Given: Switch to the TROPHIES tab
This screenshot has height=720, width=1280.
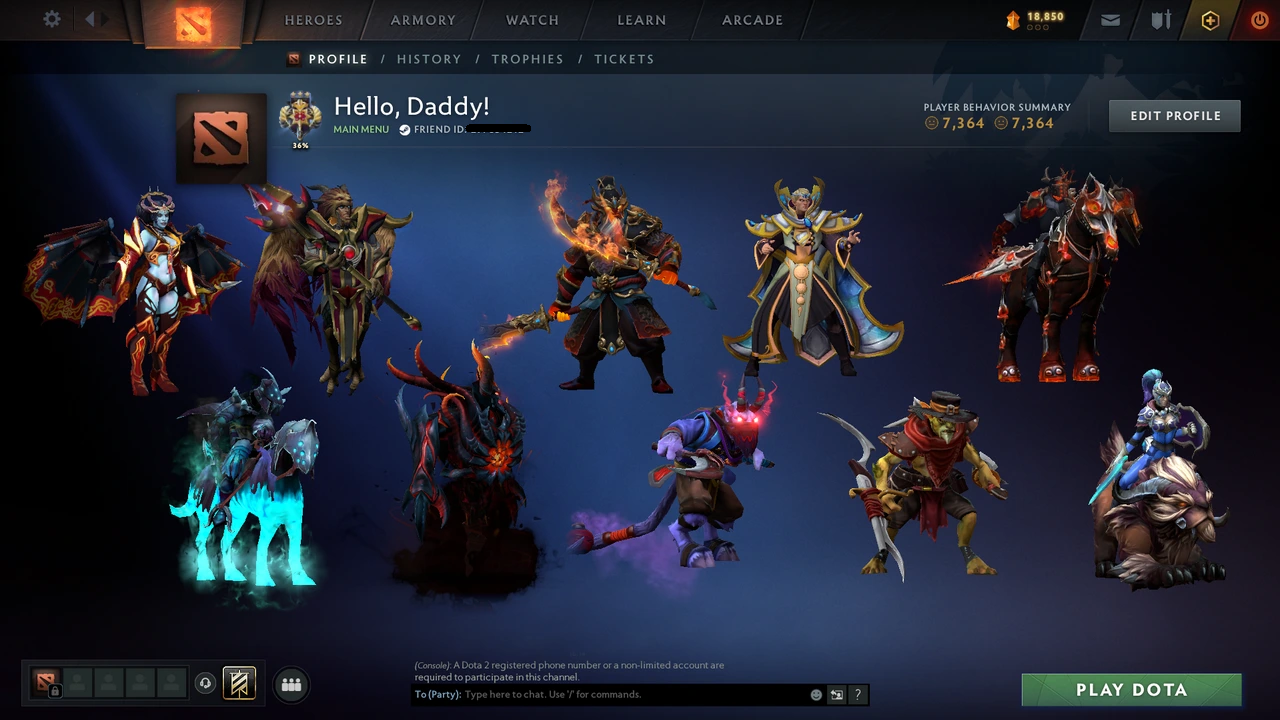Looking at the screenshot, I should (x=527, y=59).
